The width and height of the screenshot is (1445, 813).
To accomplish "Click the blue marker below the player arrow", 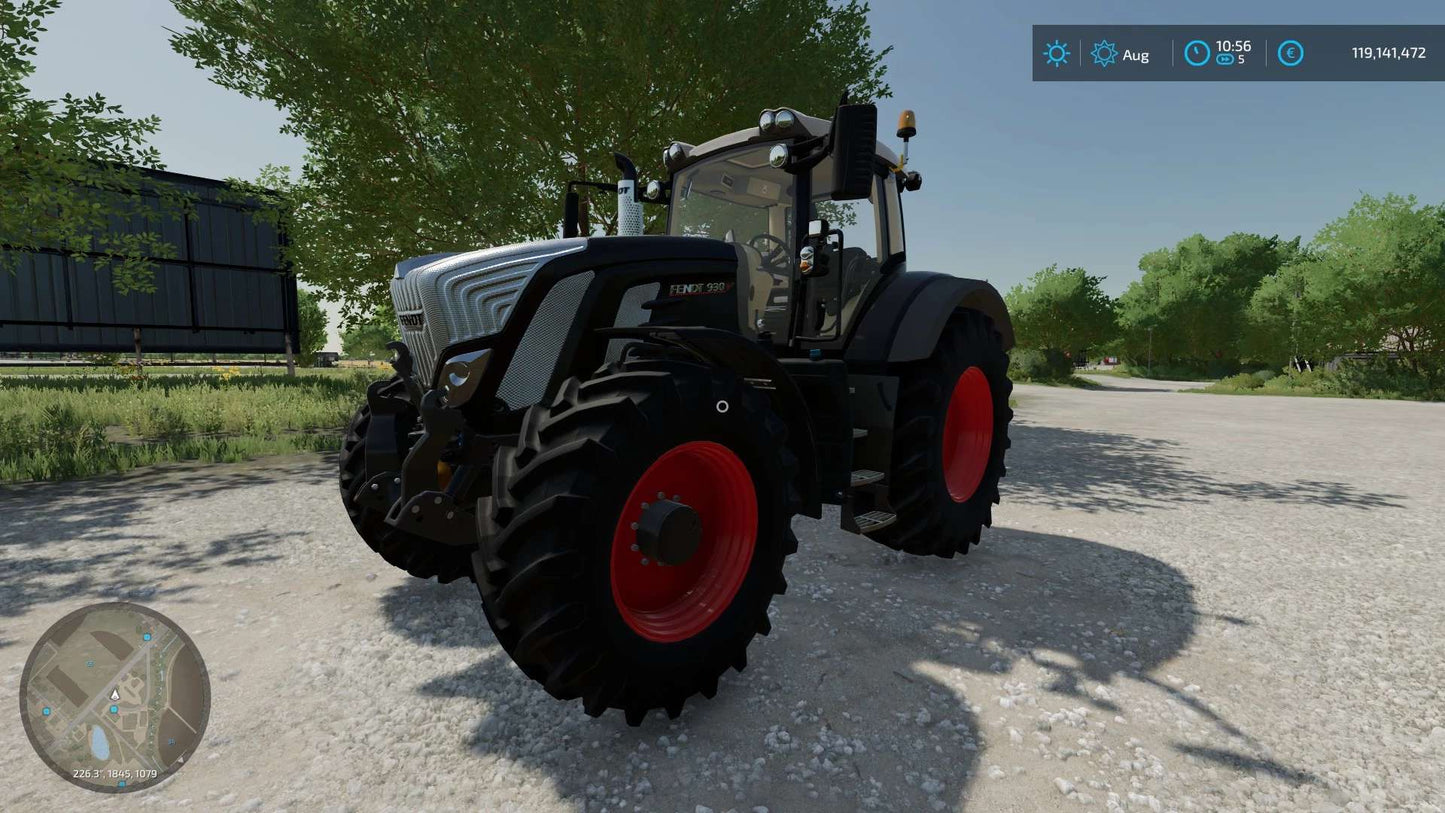I will 114,709.
